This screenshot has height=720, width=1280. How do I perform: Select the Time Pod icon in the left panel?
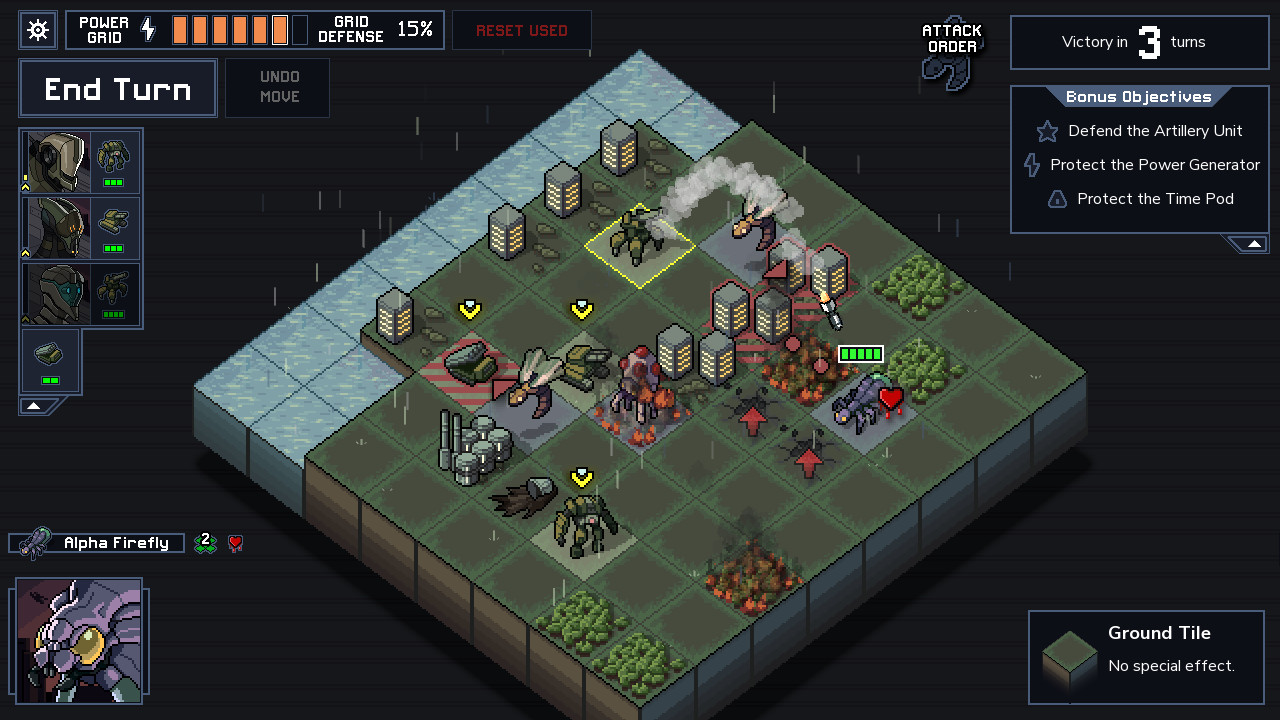click(x=49, y=354)
